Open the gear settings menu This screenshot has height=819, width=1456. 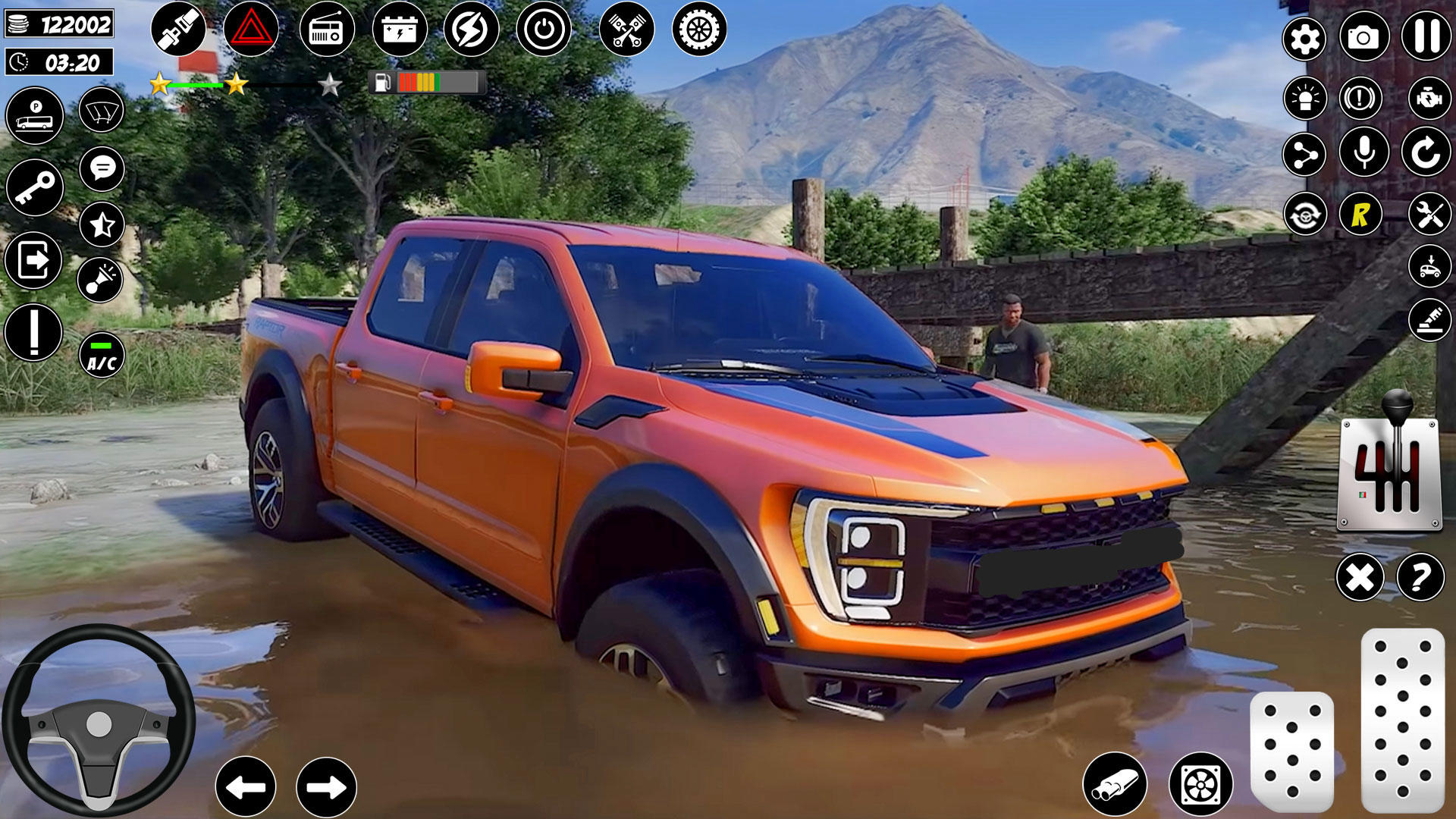pyautogui.click(x=1304, y=38)
